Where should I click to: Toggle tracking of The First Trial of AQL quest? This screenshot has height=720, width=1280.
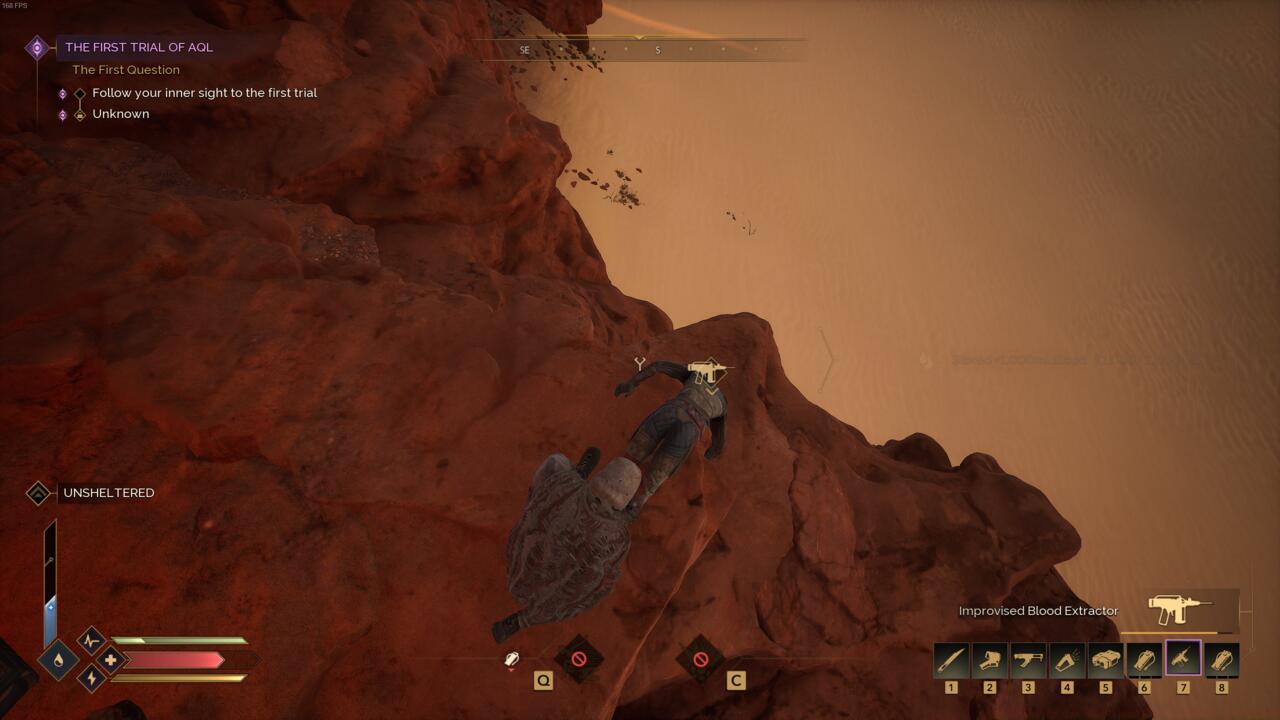click(x=38, y=46)
